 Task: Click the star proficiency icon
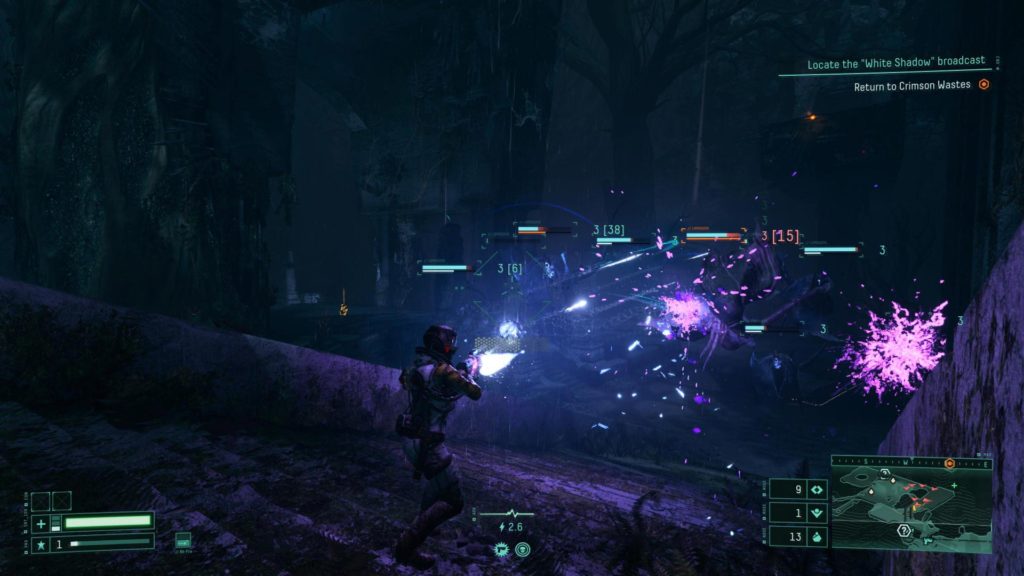pos(41,543)
